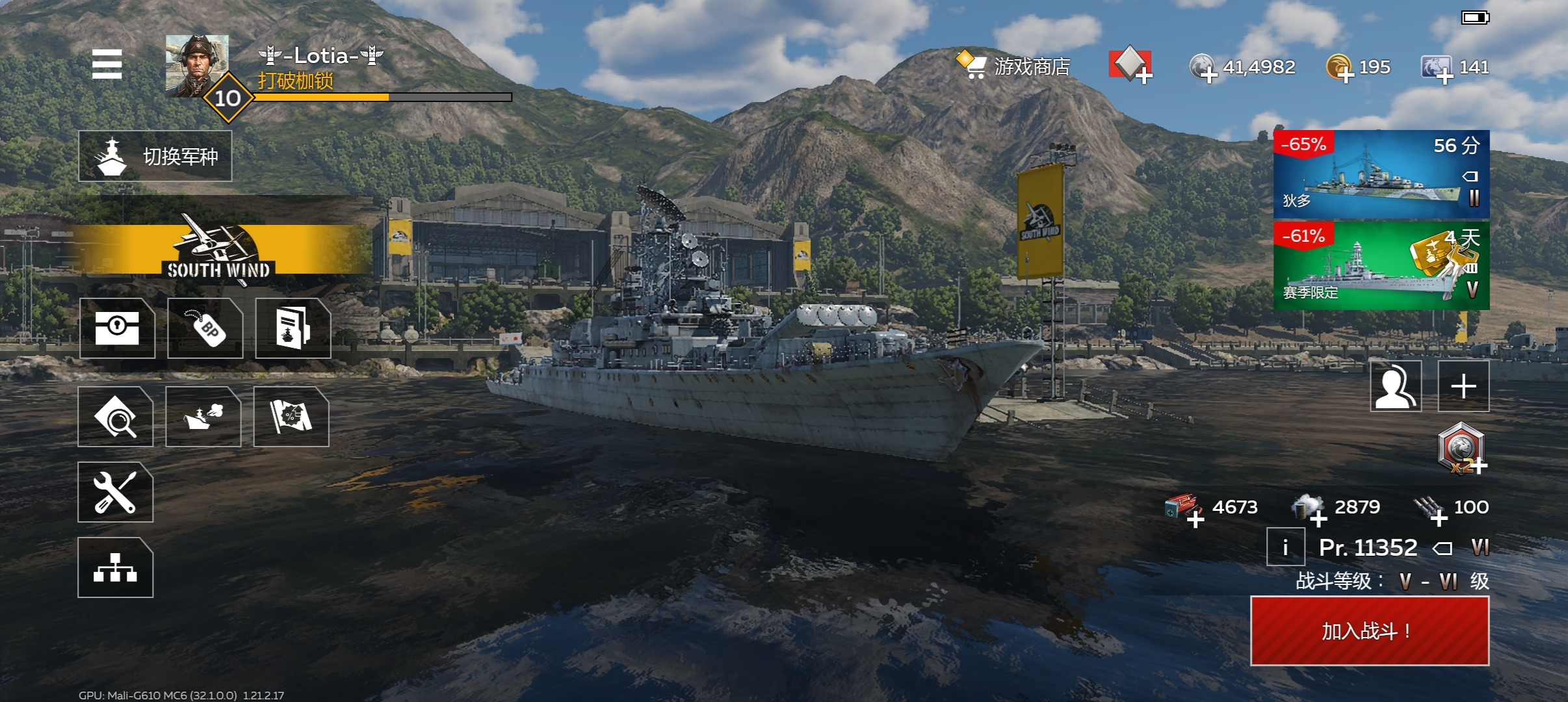The image size is (1568, 702).
Task: Switch military branch with 切换军种 button
Action: point(155,156)
